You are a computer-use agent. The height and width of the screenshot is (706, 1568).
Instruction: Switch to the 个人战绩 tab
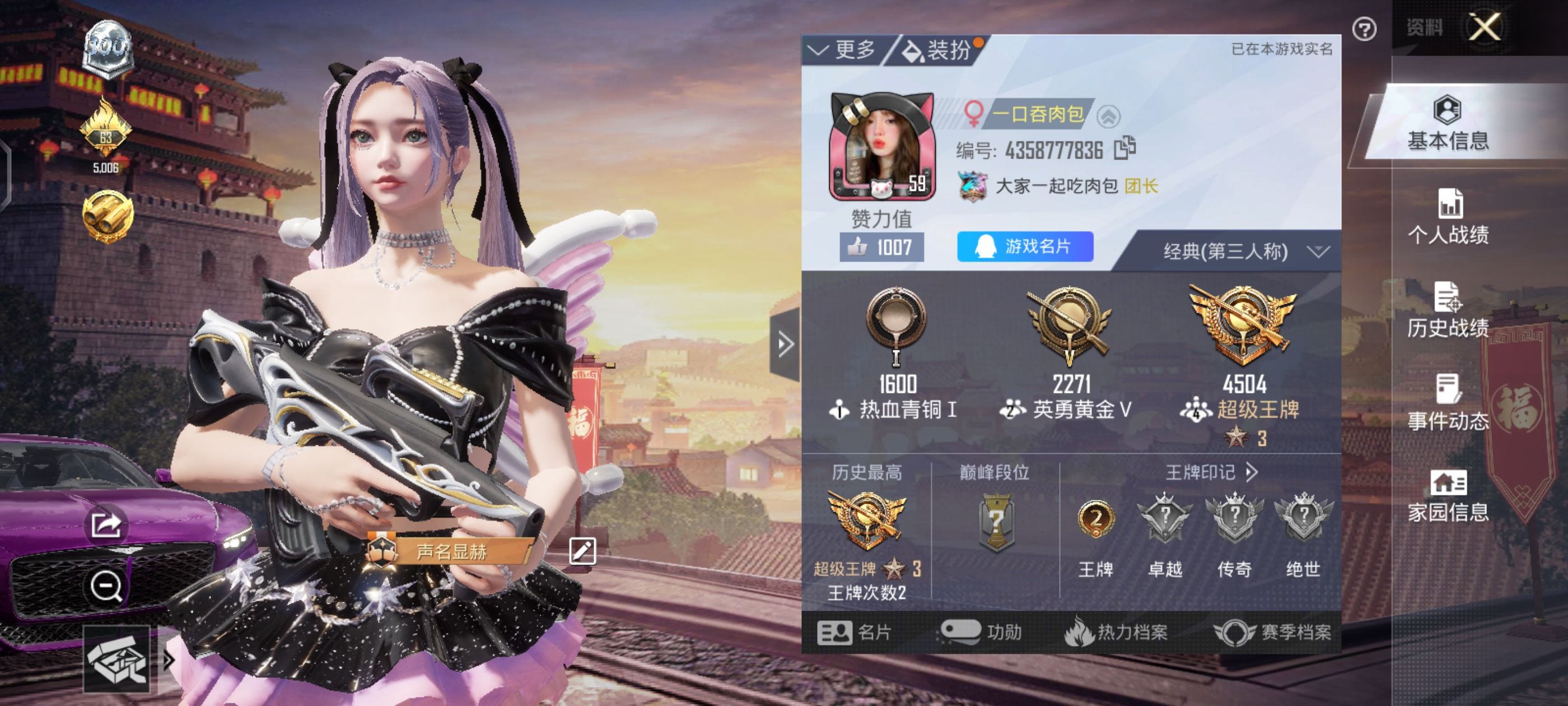(x=1448, y=217)
